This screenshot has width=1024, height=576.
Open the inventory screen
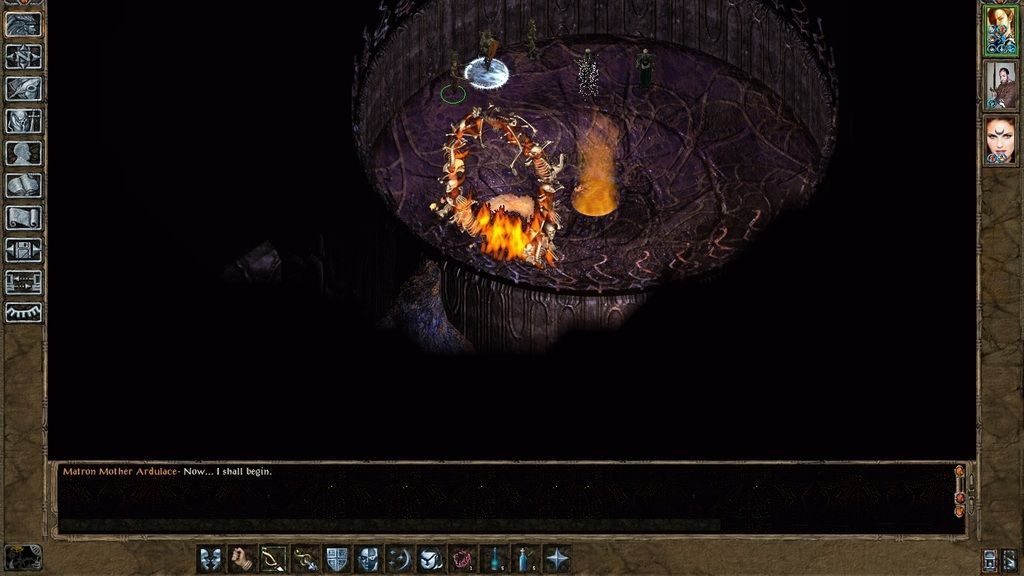point(23,121)
